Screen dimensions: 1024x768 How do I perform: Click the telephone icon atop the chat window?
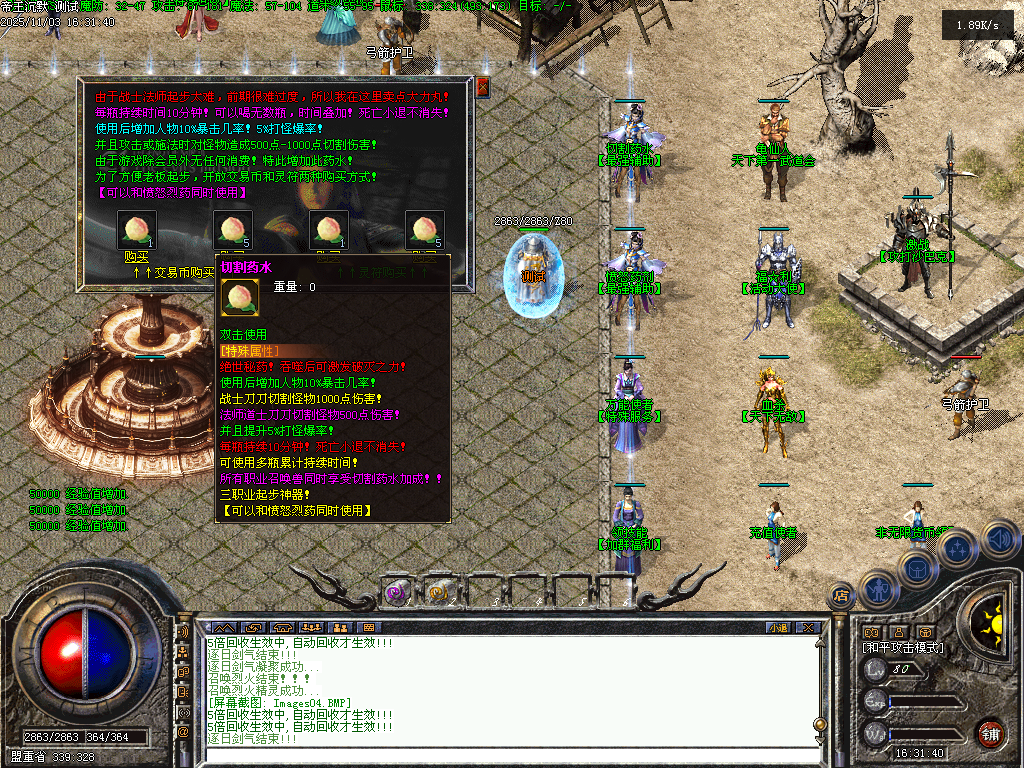click(283, 627)
